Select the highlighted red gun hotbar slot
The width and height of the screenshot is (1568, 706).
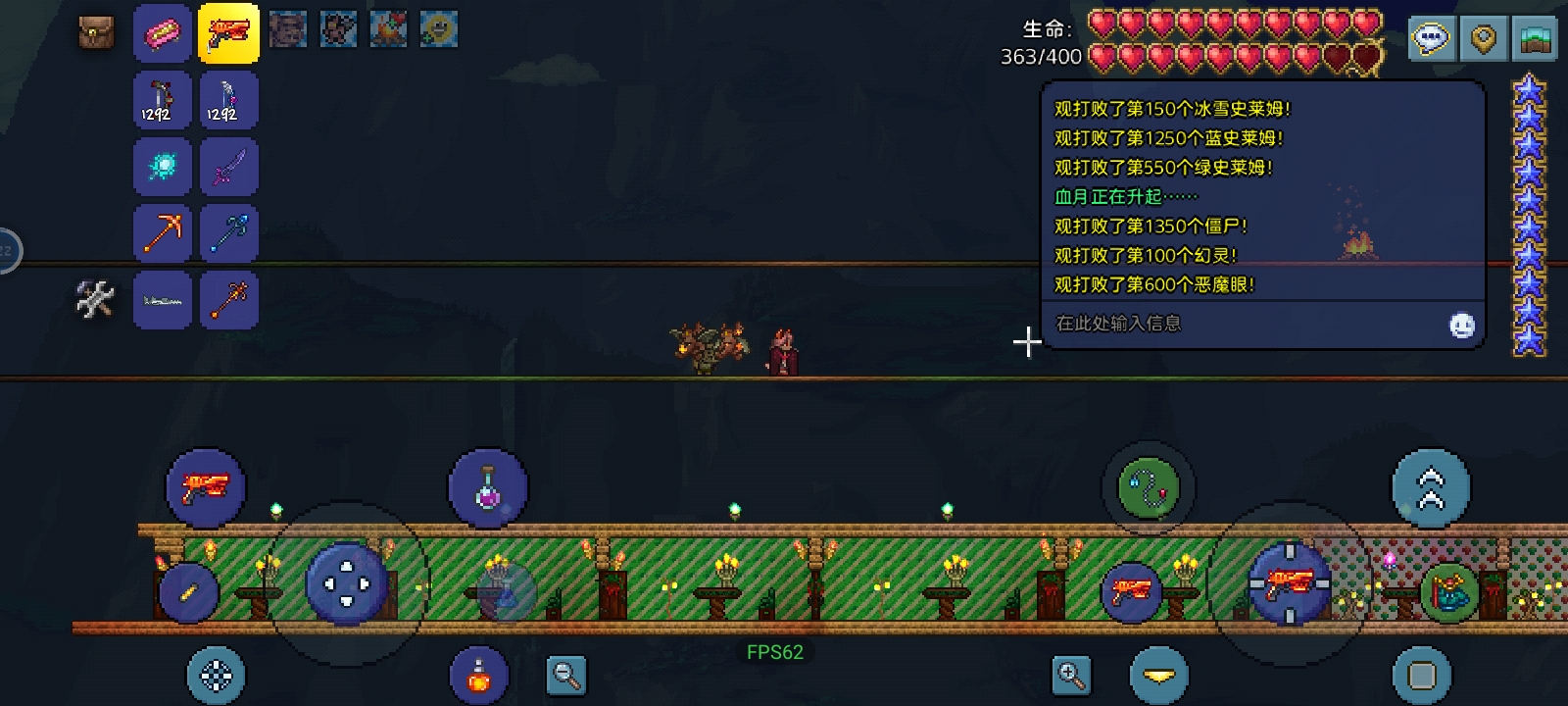click(x=228, y=33)
